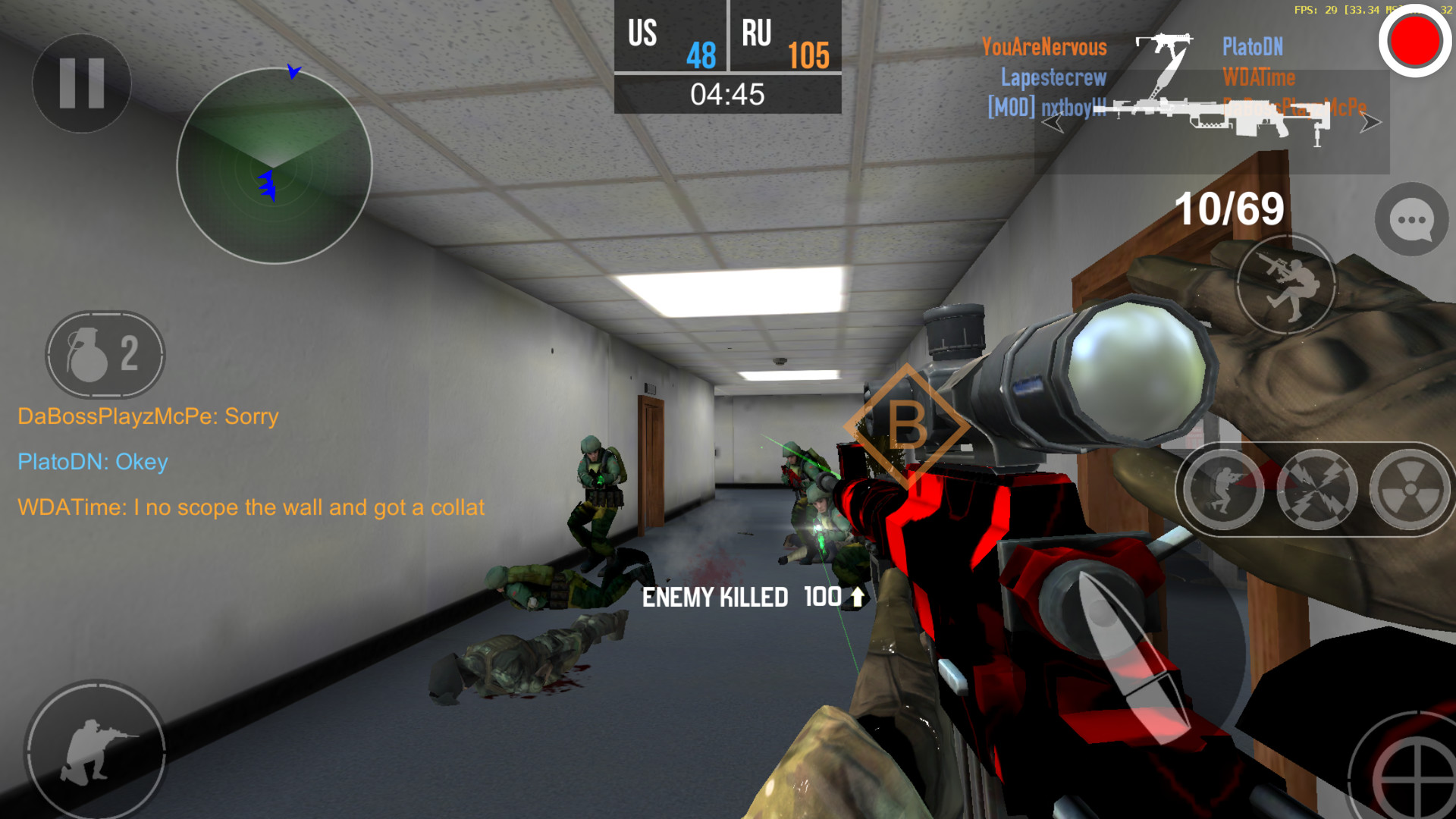Tap the pause icon top-left
Viewport: 1456px width, 819px height.
(x=80, y=83)
